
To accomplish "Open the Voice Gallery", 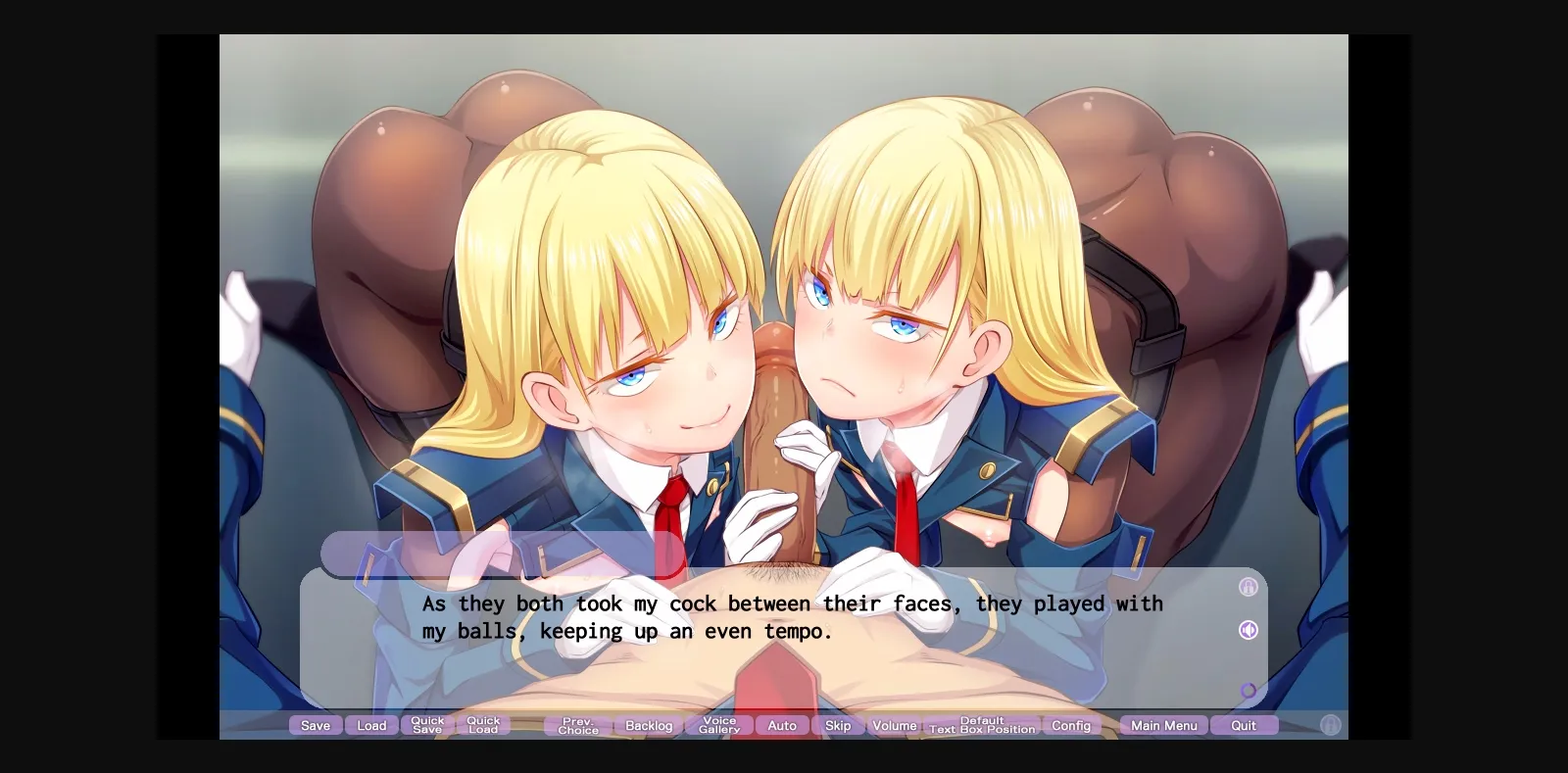I will pyautogui.click(x=720, y=725).
